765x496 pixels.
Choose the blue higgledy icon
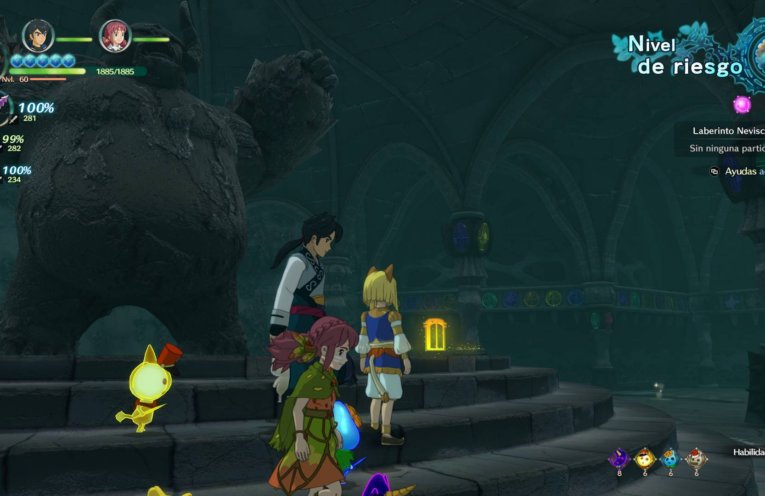tap(670, 458)
